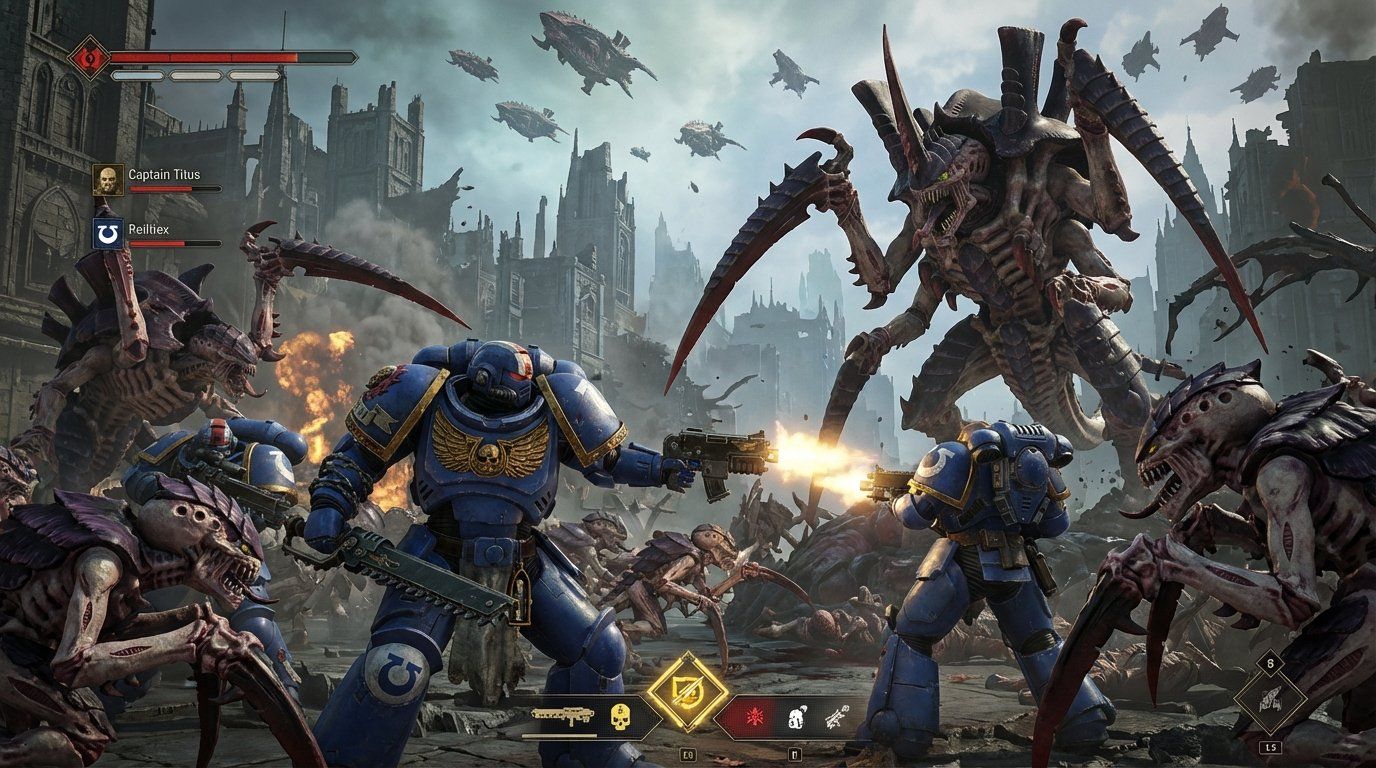This screenshot has height=768, width=1376.
Task: Click the red chaos star alert icon
Action: pos(756,716)
